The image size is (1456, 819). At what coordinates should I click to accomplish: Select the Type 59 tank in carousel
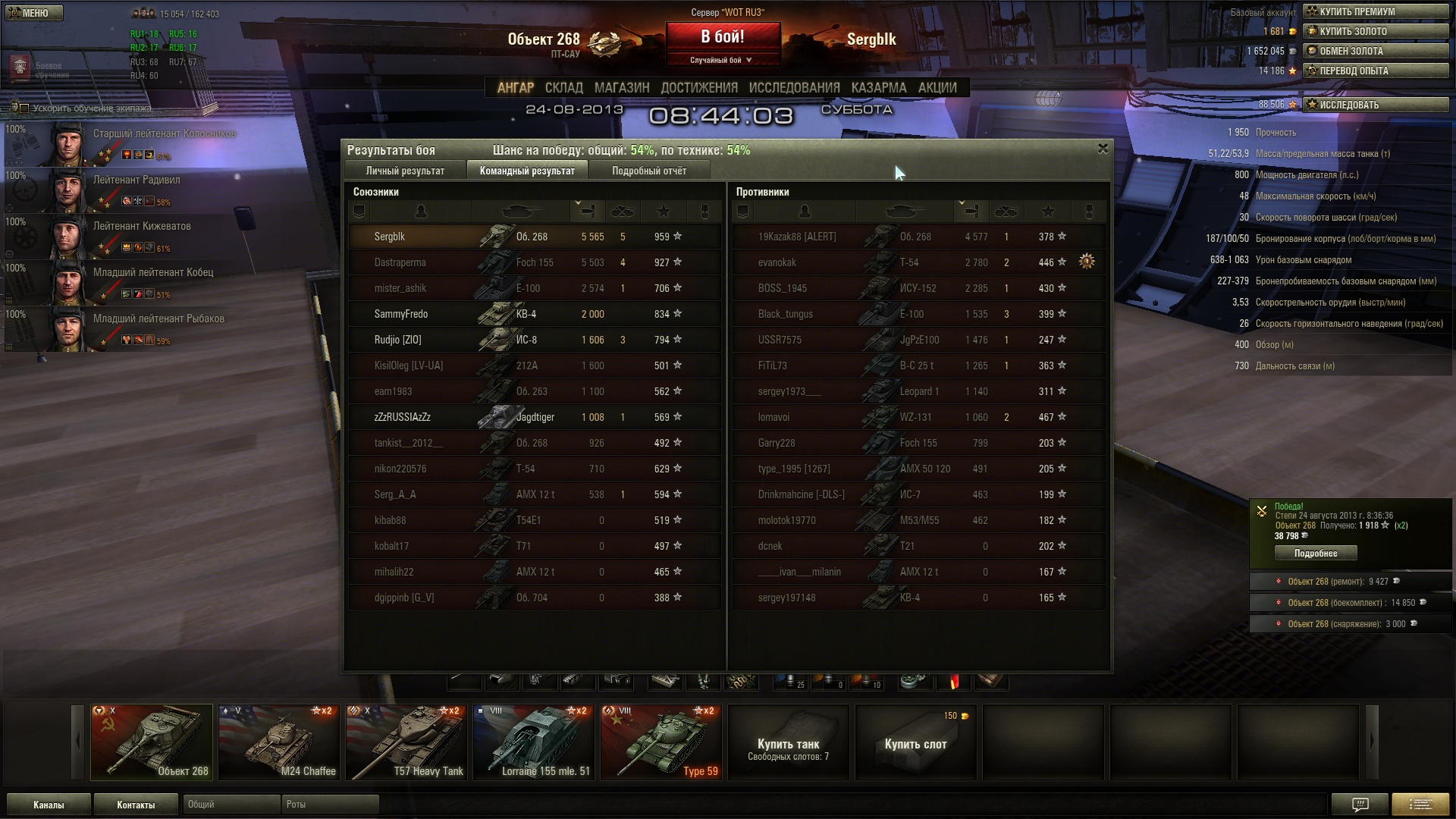coord(661,742)
